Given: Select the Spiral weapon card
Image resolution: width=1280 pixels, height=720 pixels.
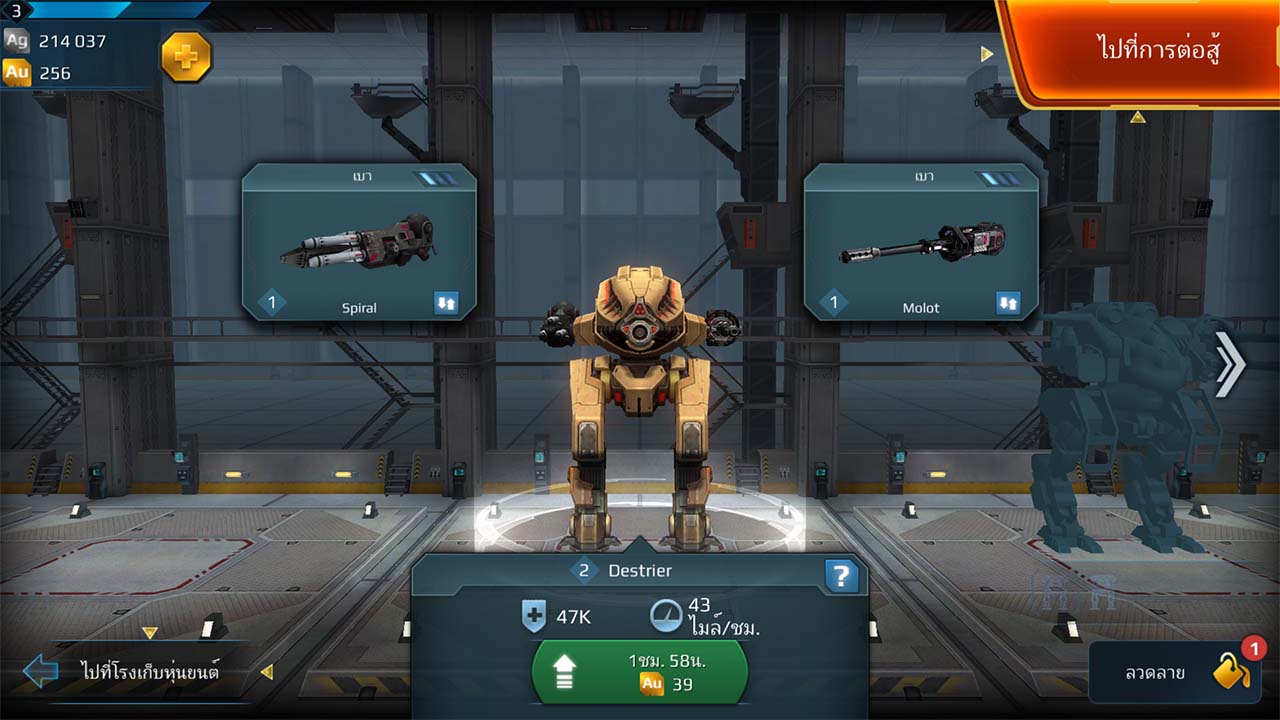Looking at the screenshot, I should 358,242.
